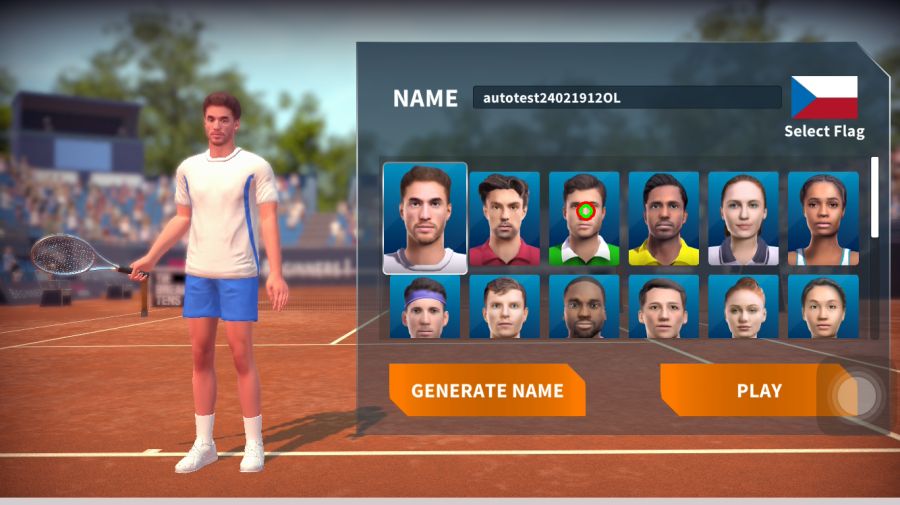Select the highlighted bearded player in white shirt

(425, 218)
